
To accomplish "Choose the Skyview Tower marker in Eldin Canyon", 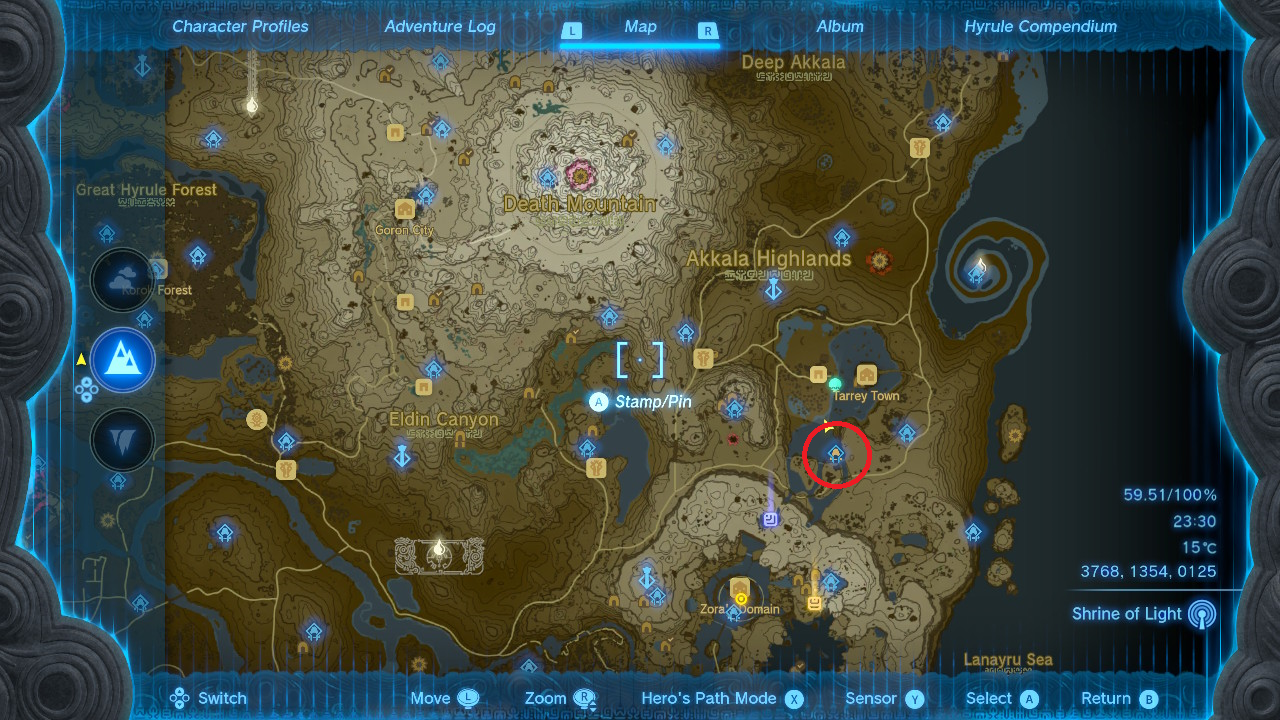I will [402, 457].
